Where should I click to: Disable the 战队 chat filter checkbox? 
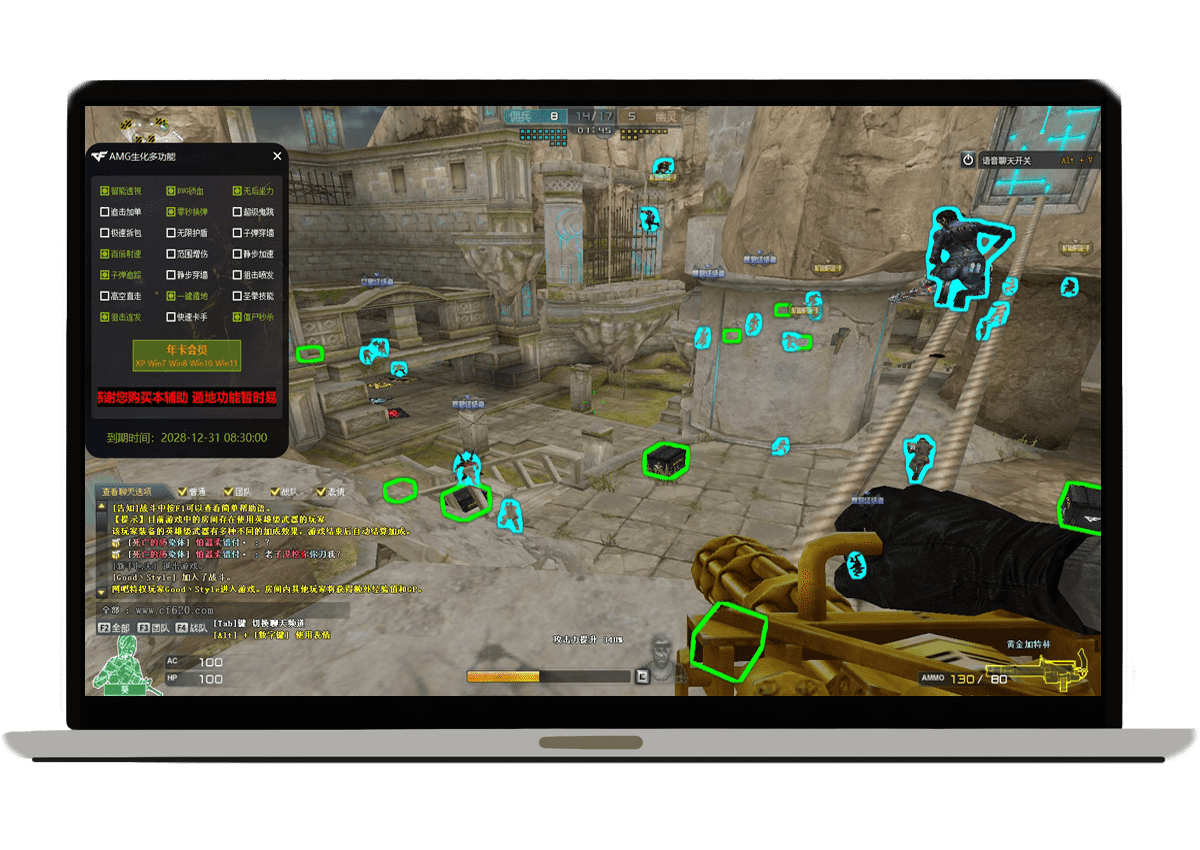pyautogui.click(x=274, y=492)
